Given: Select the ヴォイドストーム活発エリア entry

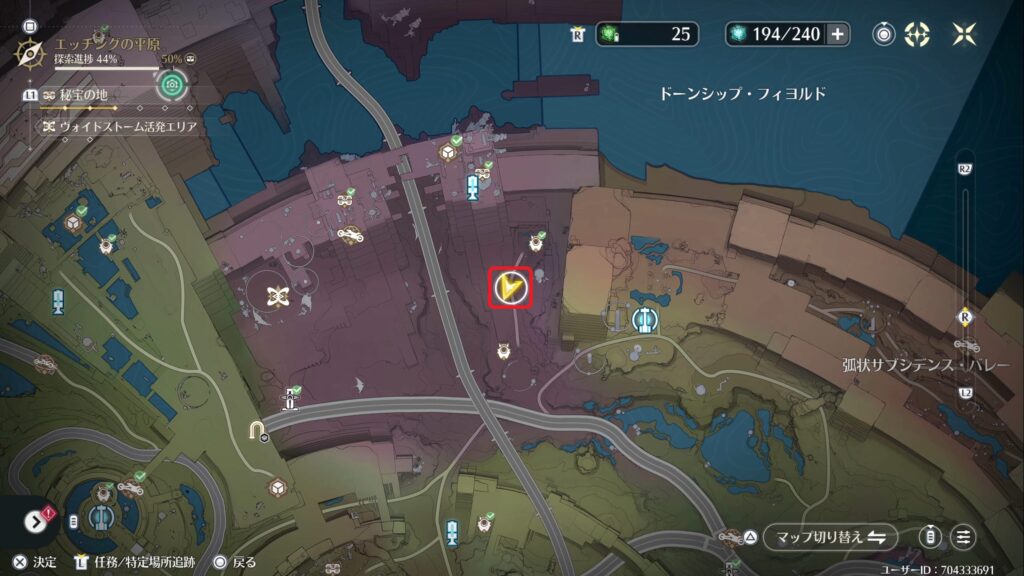Looking at the screenshot, I should click(x=118, y=127).
